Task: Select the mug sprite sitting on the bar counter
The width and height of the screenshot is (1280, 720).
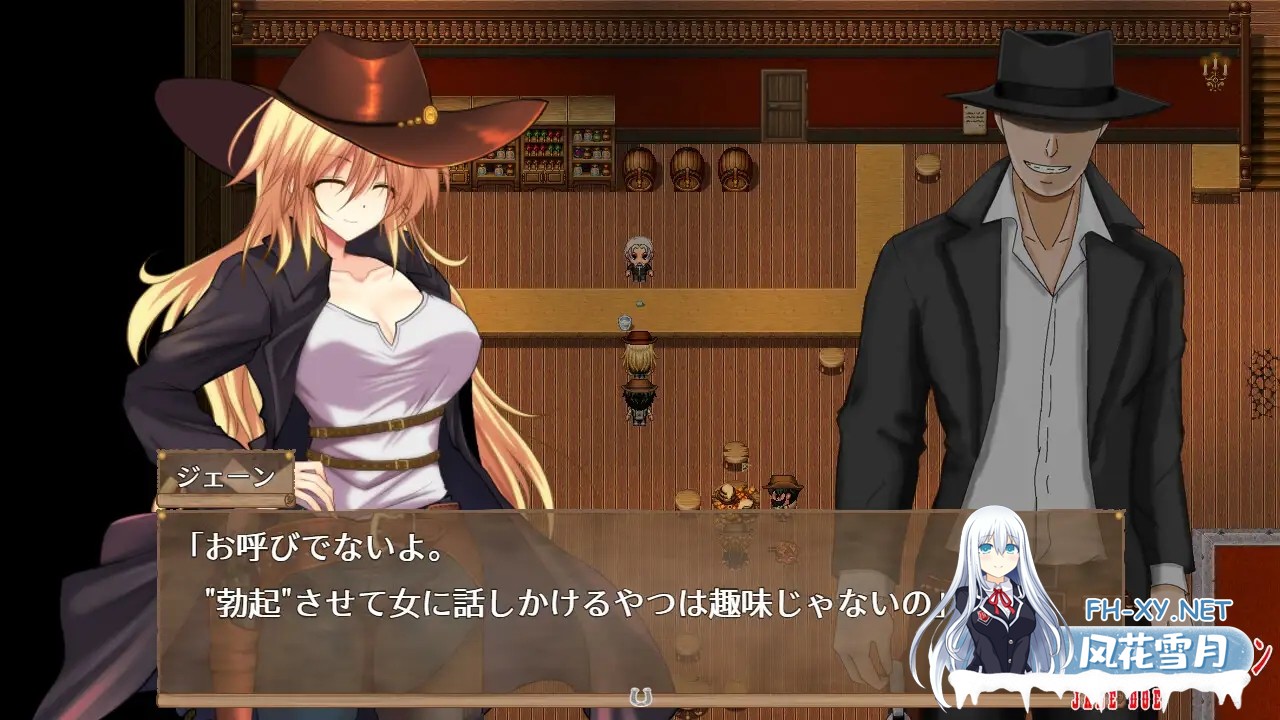Action: [623, 321]
